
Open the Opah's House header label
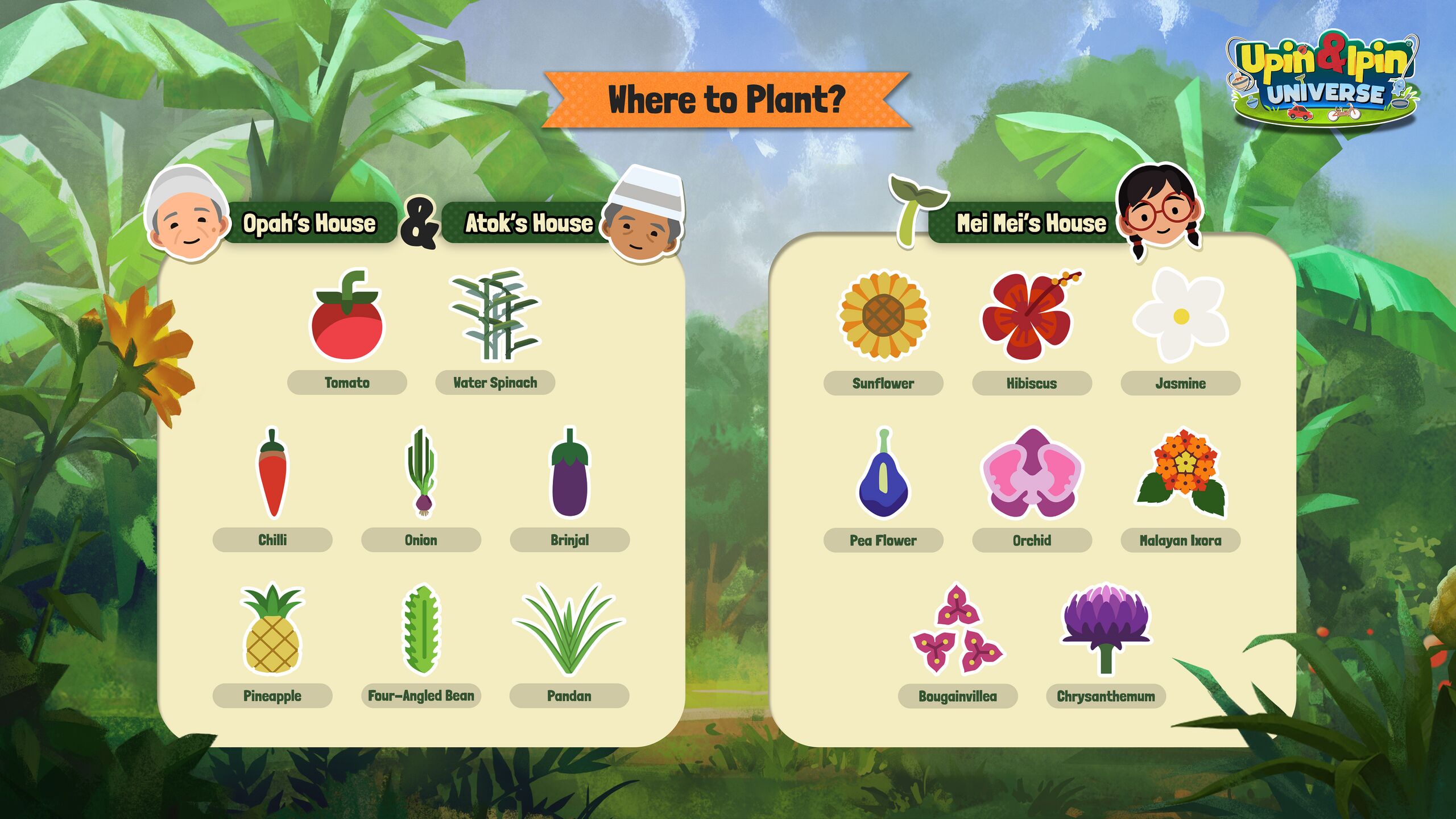coord(309,223)
